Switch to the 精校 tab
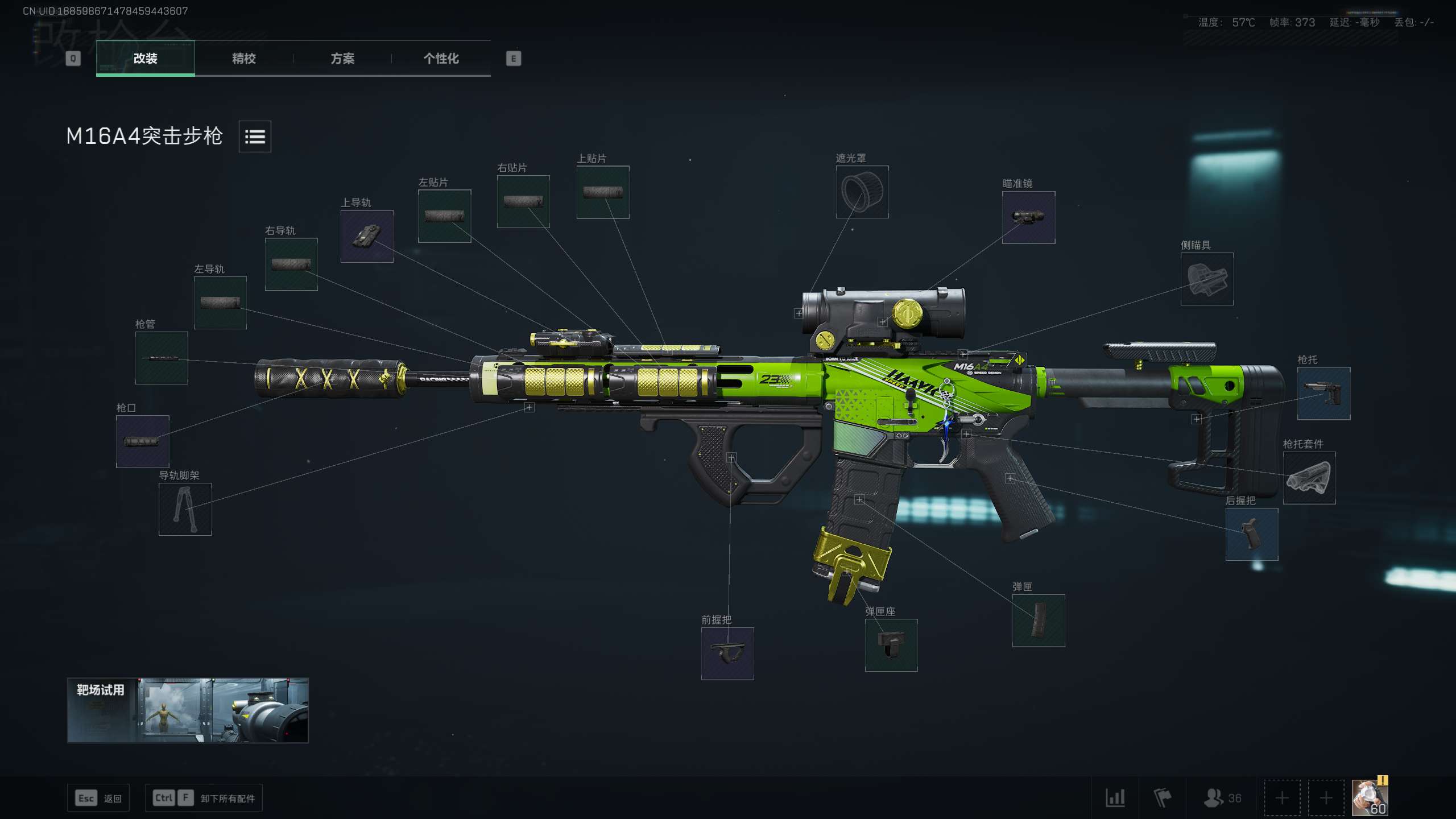1456x819 pixels. (243, 58)
